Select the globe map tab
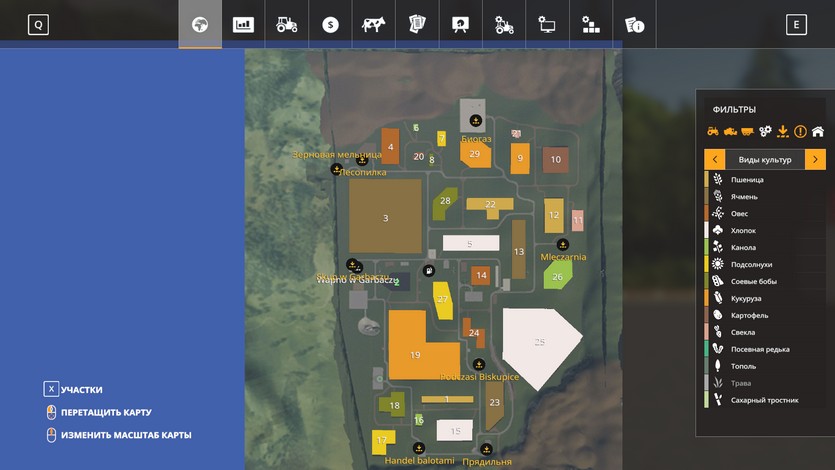Viewport: 835px width, 470px height. click(200, 25)
